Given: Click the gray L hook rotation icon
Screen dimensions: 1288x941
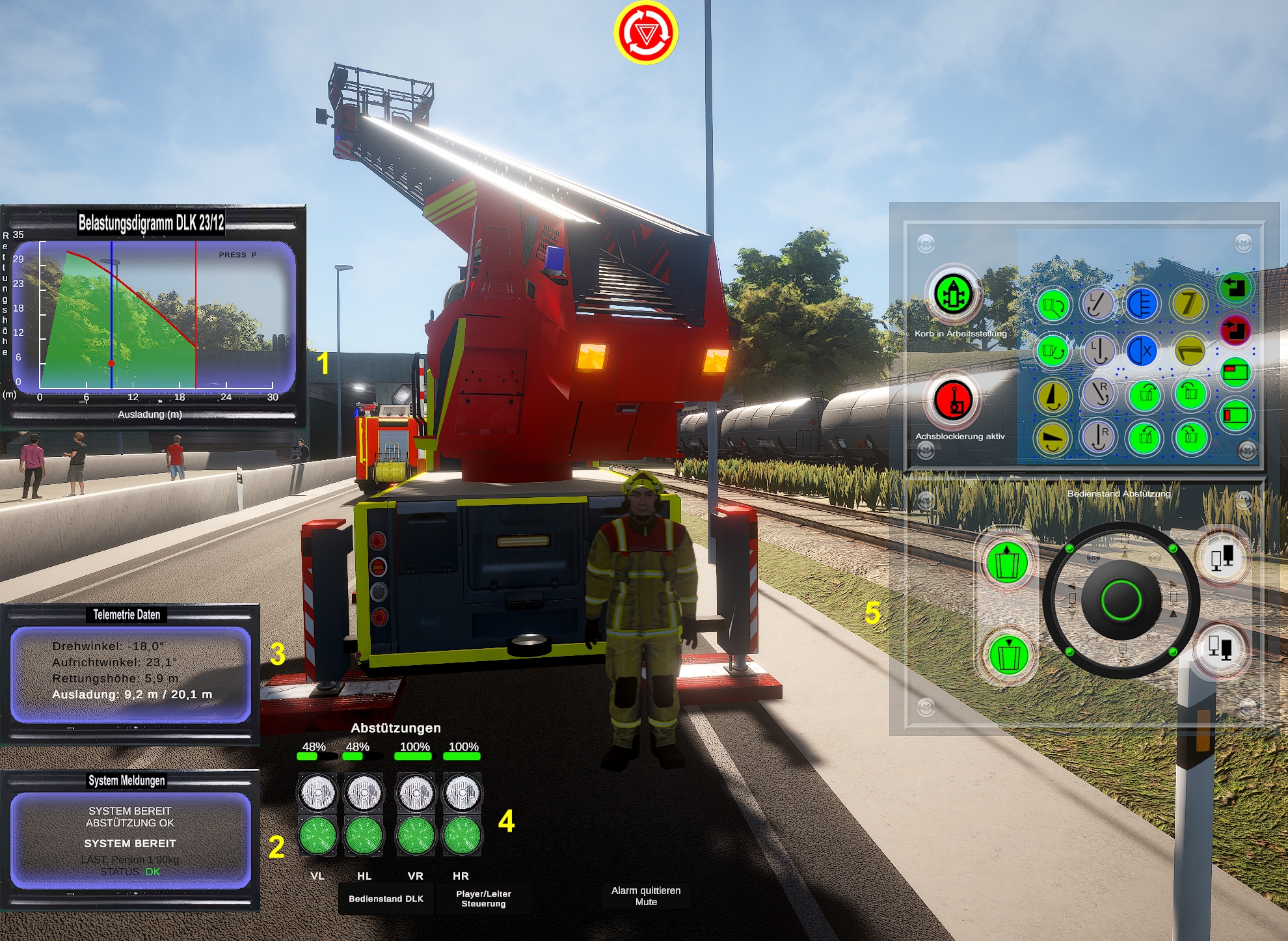Looking at the screenshot, I should pos(1097,303).
